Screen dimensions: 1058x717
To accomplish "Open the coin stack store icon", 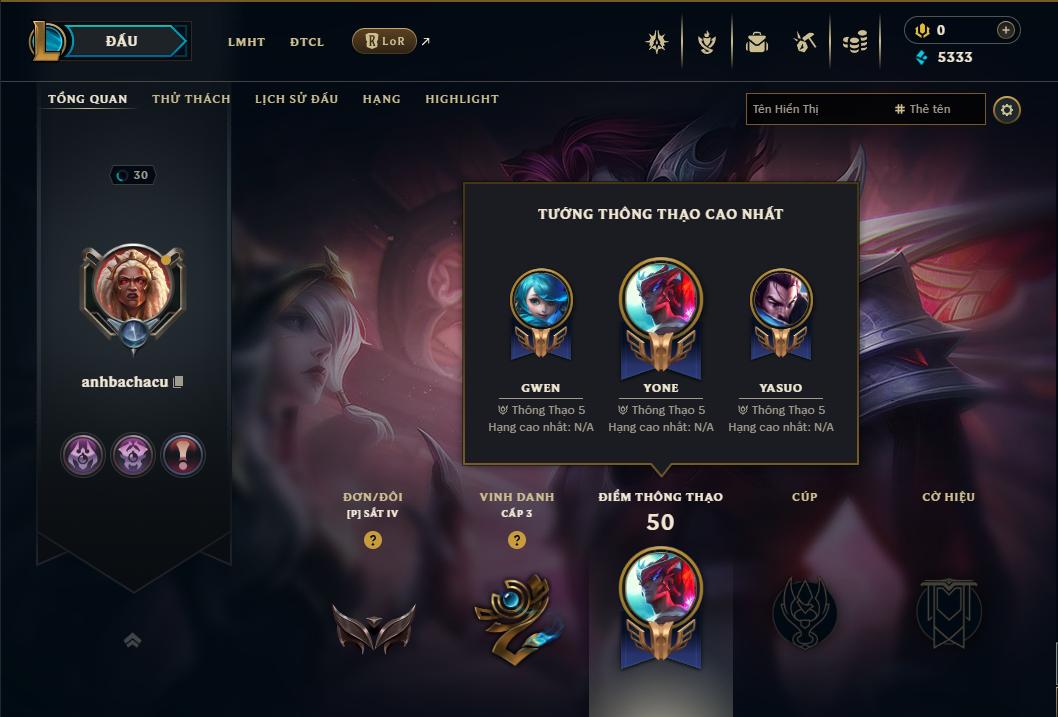I will point(854,42).
